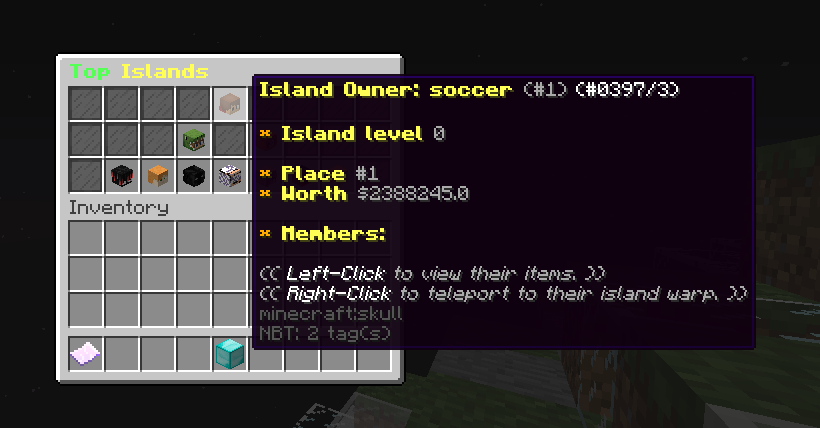
Task: Open the white and grey patterned head
Action: click(229, 176)
